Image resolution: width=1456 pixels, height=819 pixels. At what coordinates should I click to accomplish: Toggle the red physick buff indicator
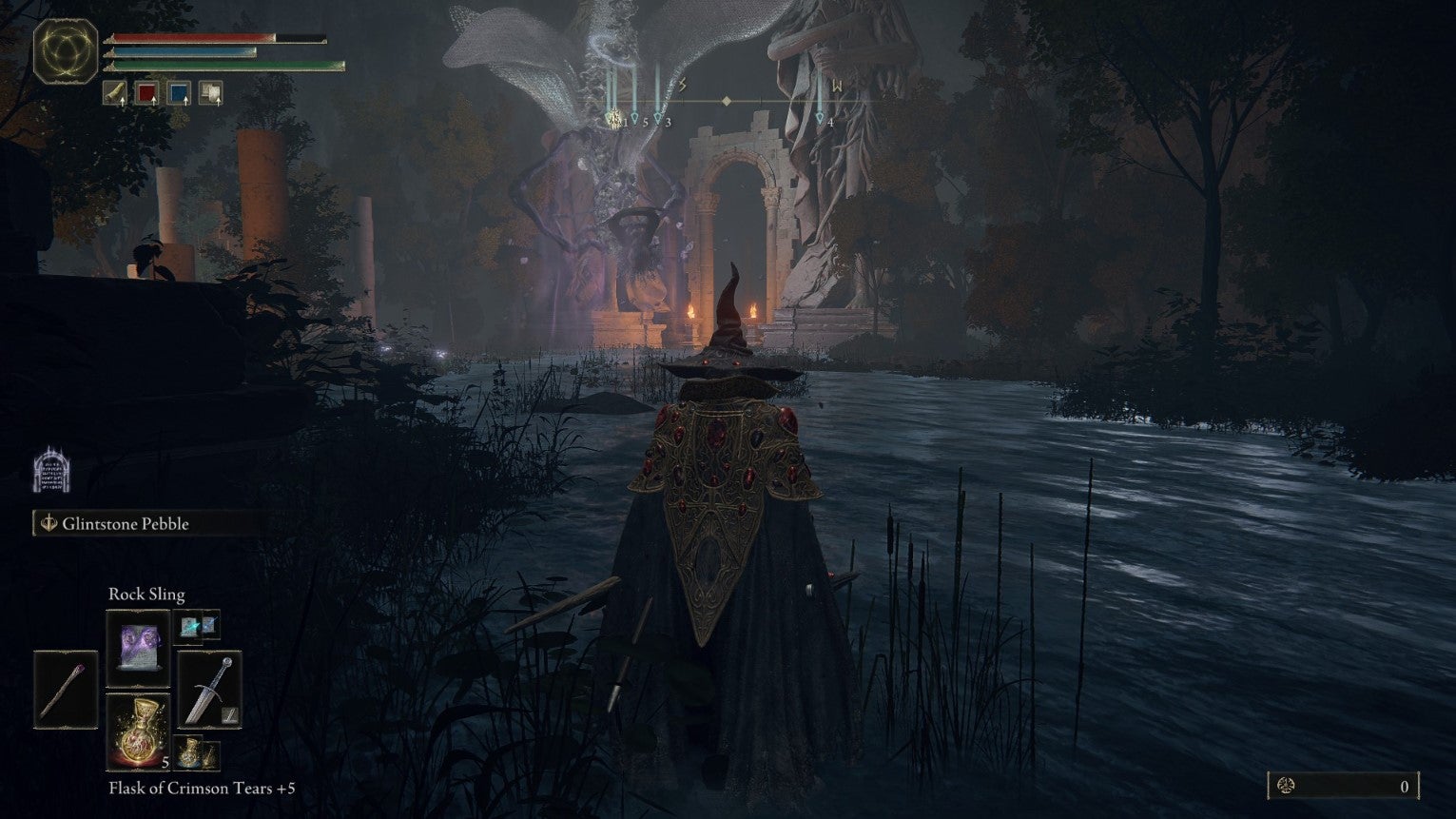pyautogui.click(x=147, y=92)
